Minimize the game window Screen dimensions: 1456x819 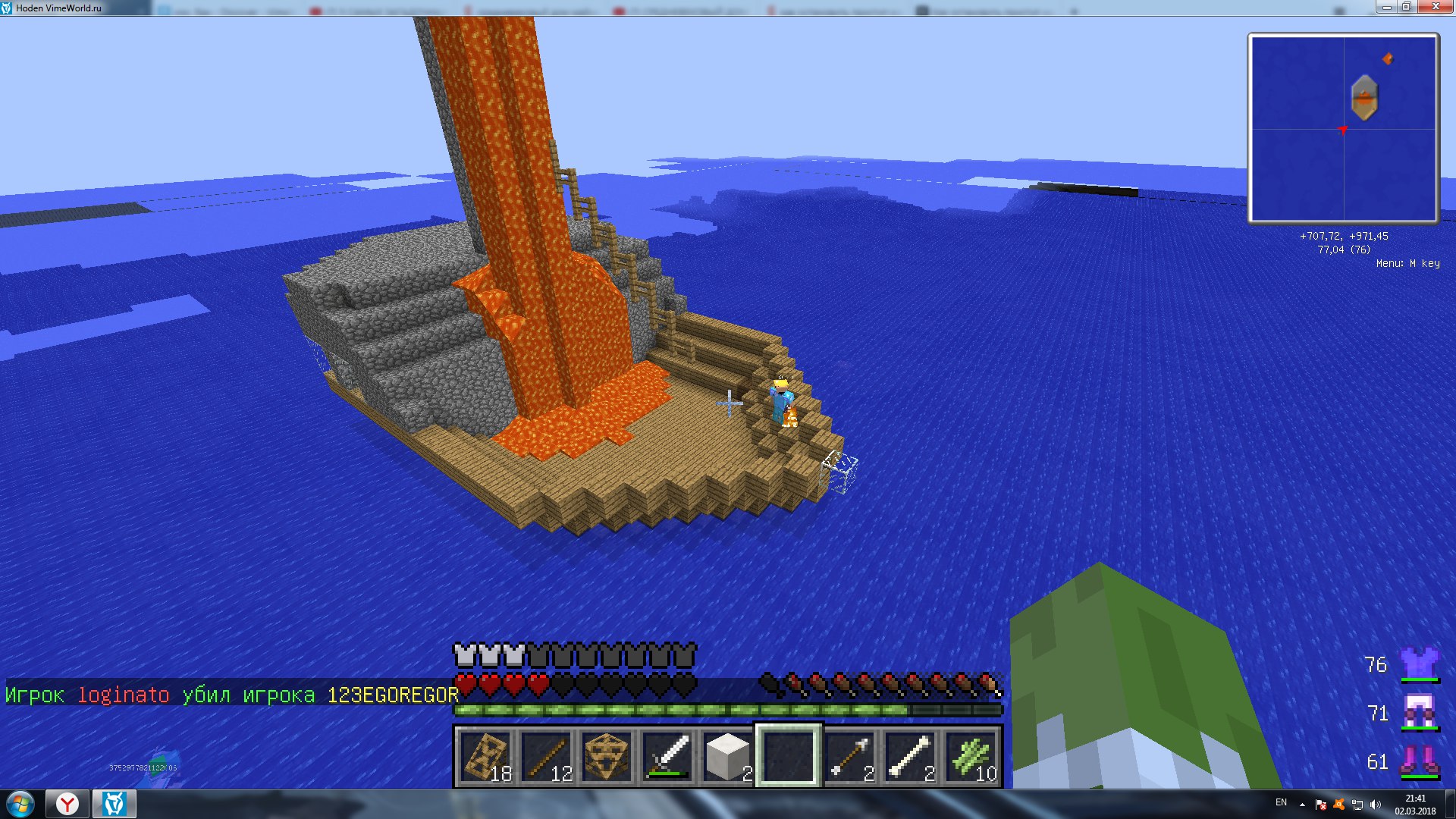1386,7
